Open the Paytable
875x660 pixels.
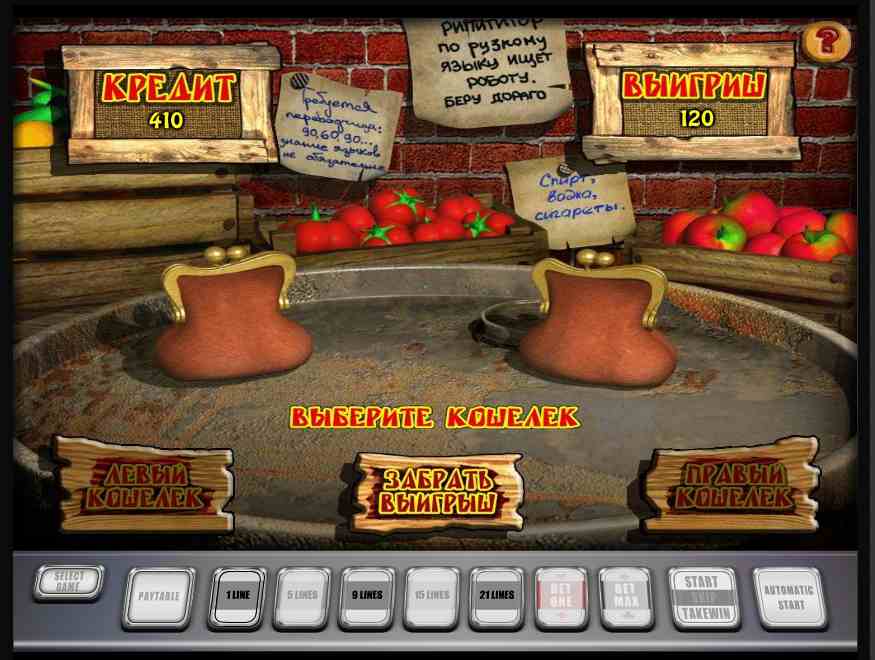tap(158, 597)
